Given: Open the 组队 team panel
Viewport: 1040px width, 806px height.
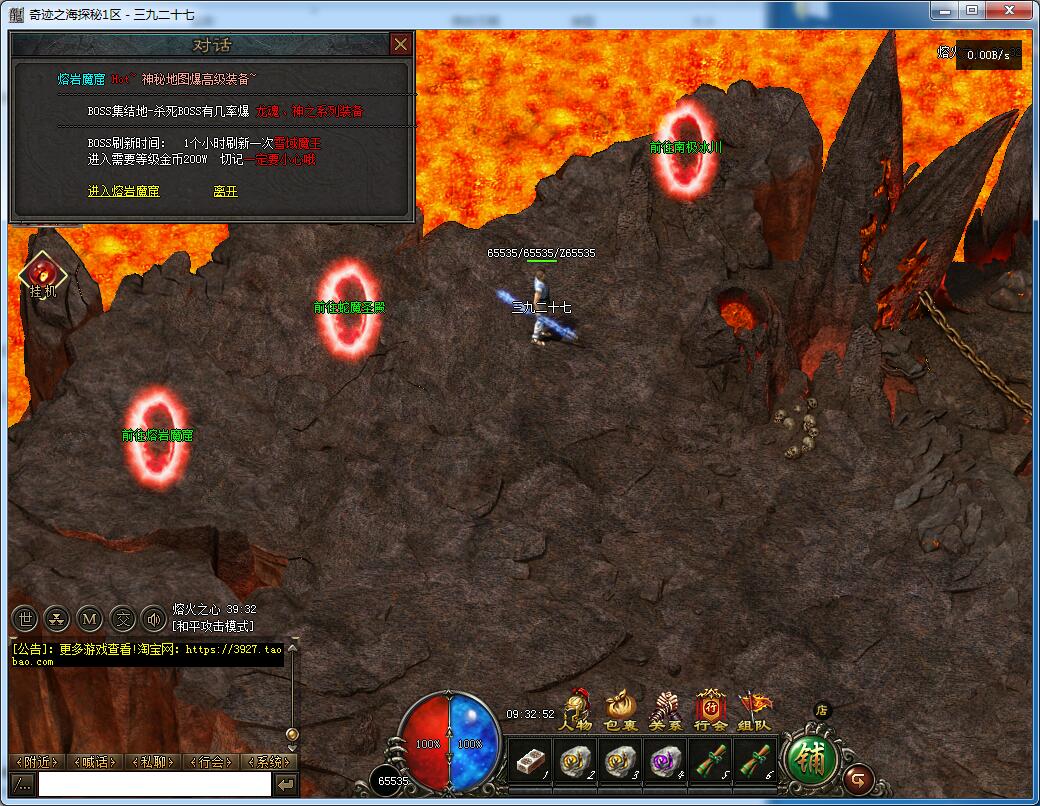Looking at the screenshot, I should tap(754, 711).
